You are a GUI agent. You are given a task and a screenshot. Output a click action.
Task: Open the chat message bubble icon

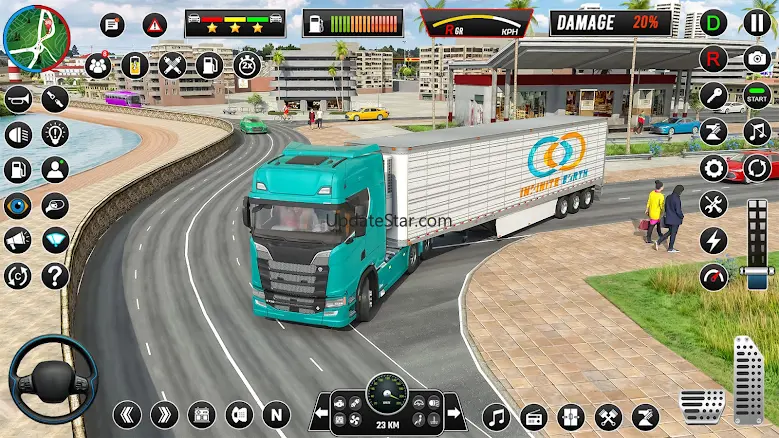(x=112, y=25)
